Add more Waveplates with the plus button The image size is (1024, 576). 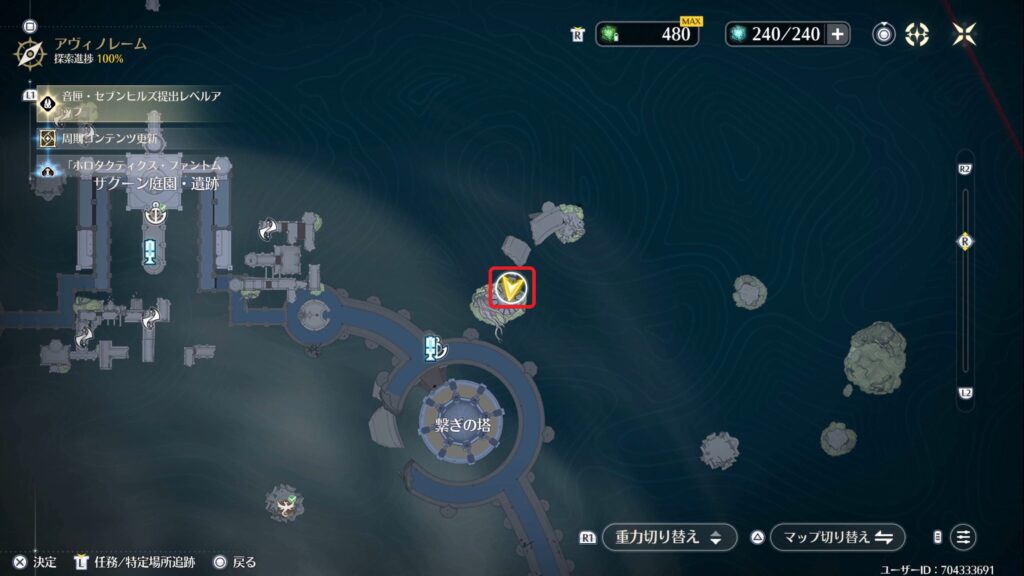pos(838,34)
